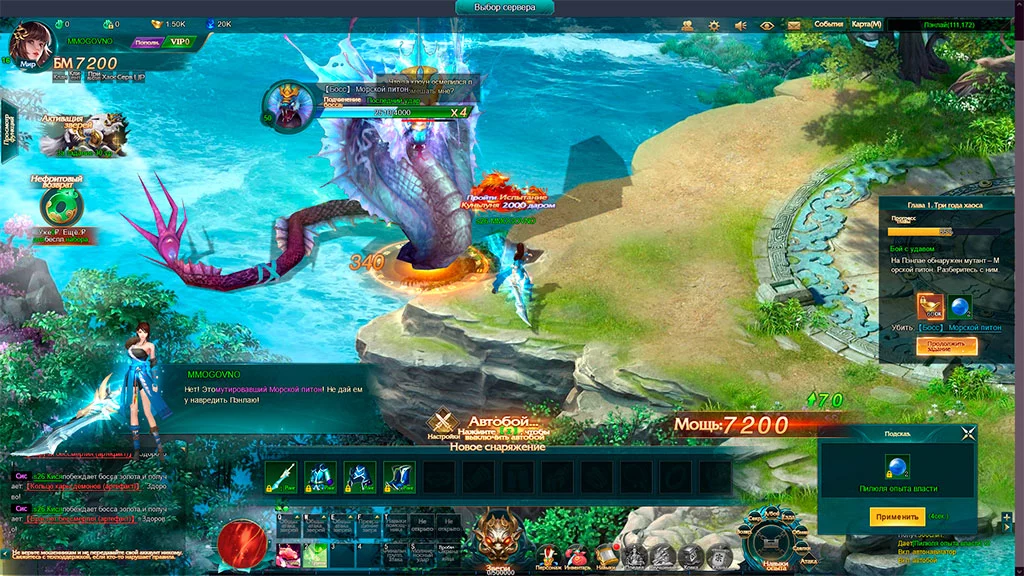Open settings via the gear icon
The width and height of the screenshot is (1024, 576).
pos(714,25)
